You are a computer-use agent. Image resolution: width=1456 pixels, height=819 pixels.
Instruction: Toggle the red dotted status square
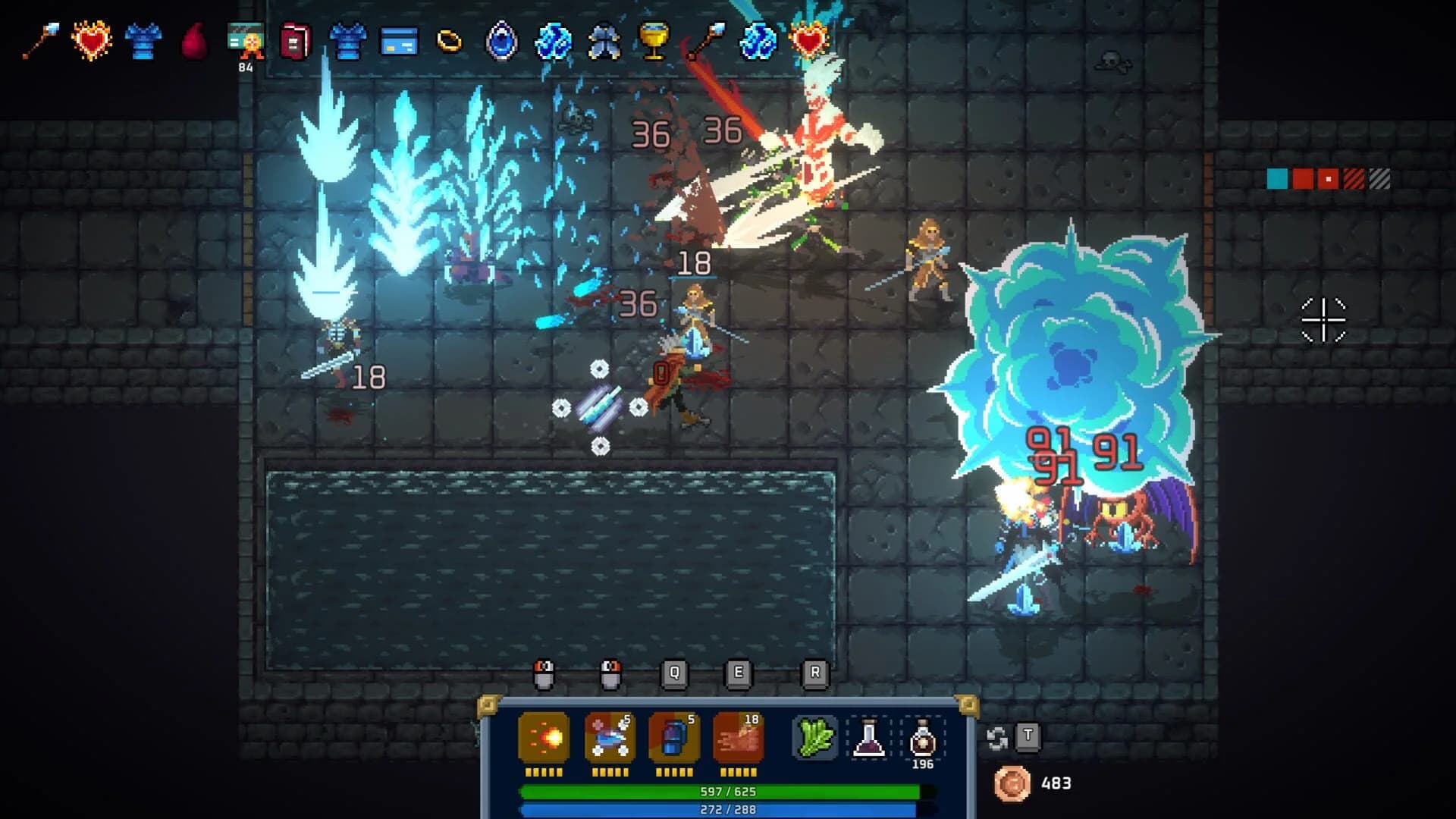1329,179
